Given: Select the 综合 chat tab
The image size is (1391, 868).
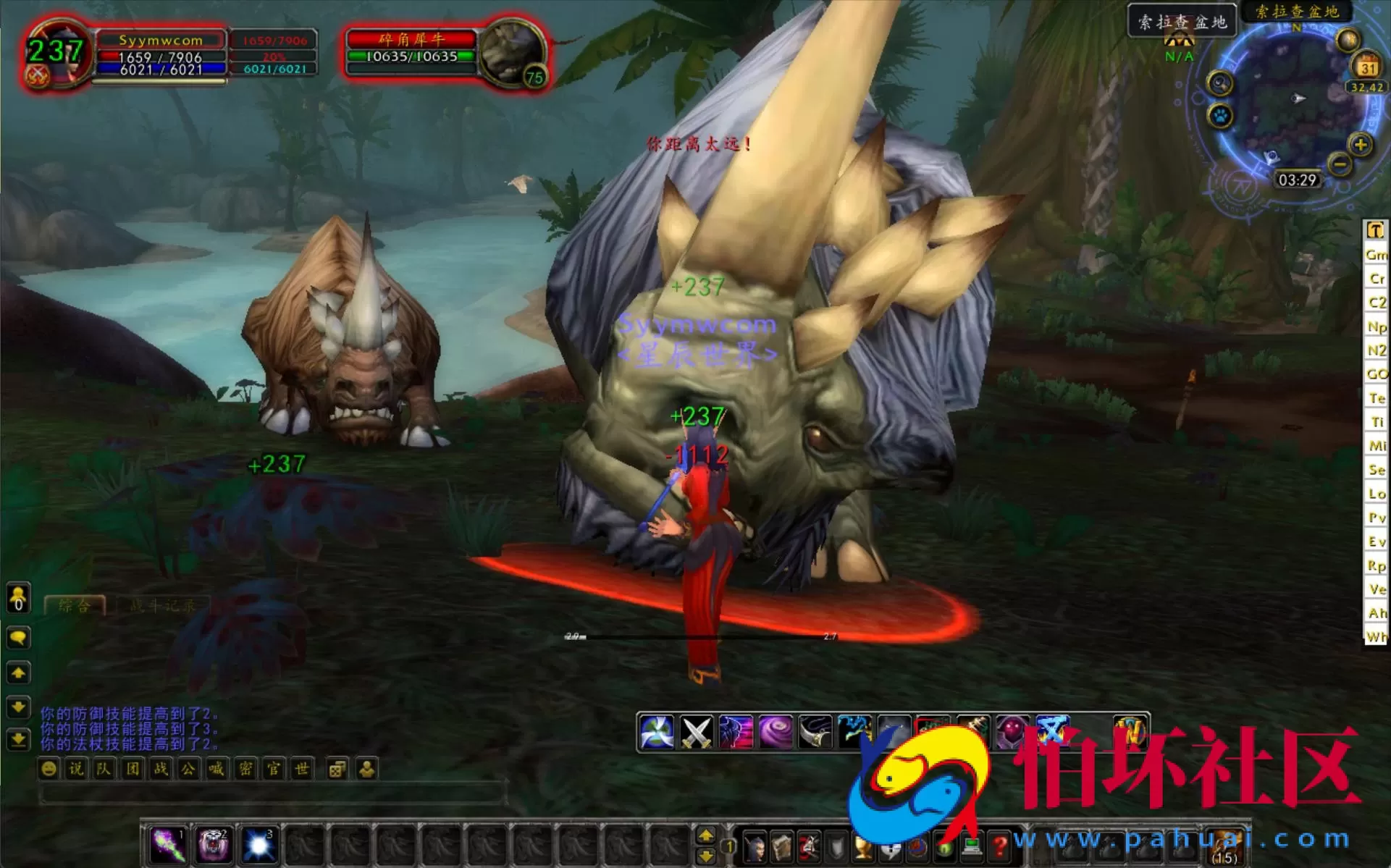Looking at the screenshot, I should click(76, 607).
